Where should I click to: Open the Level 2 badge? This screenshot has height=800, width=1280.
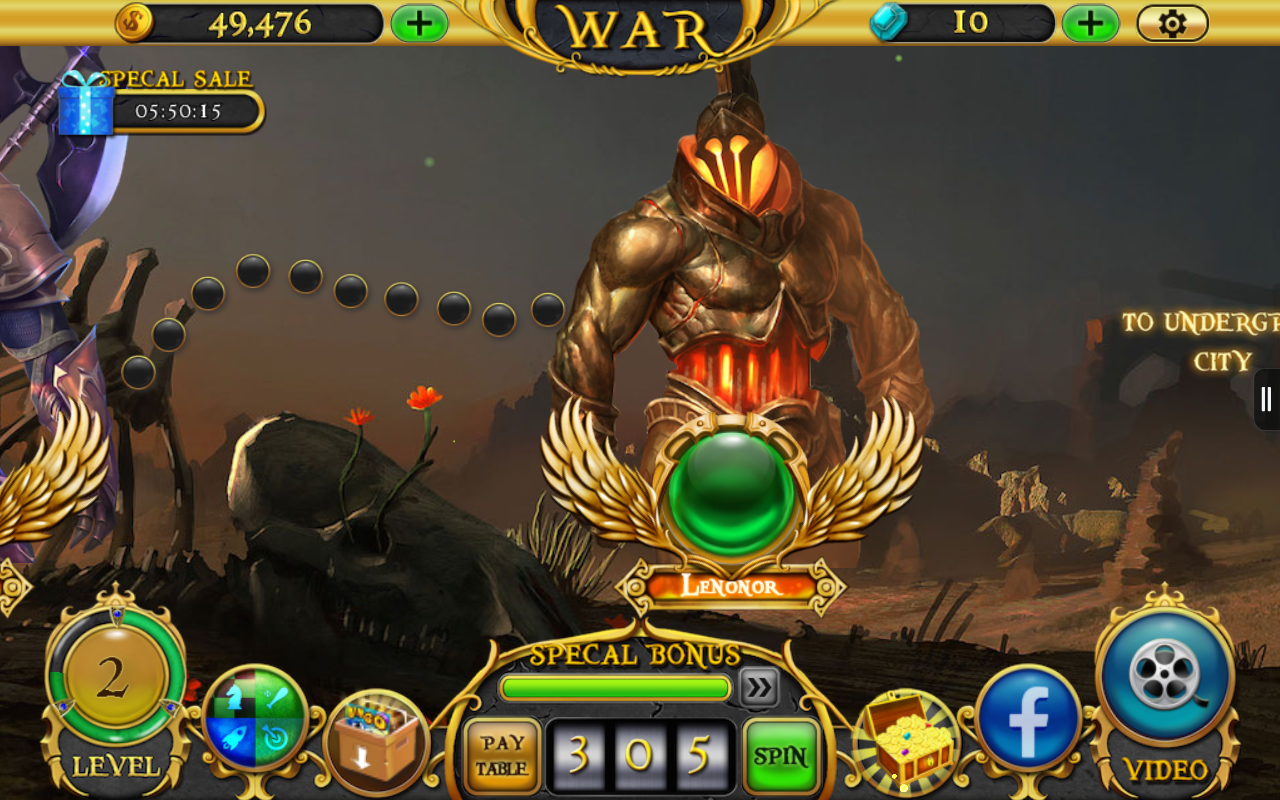click(x=113, y=680)
